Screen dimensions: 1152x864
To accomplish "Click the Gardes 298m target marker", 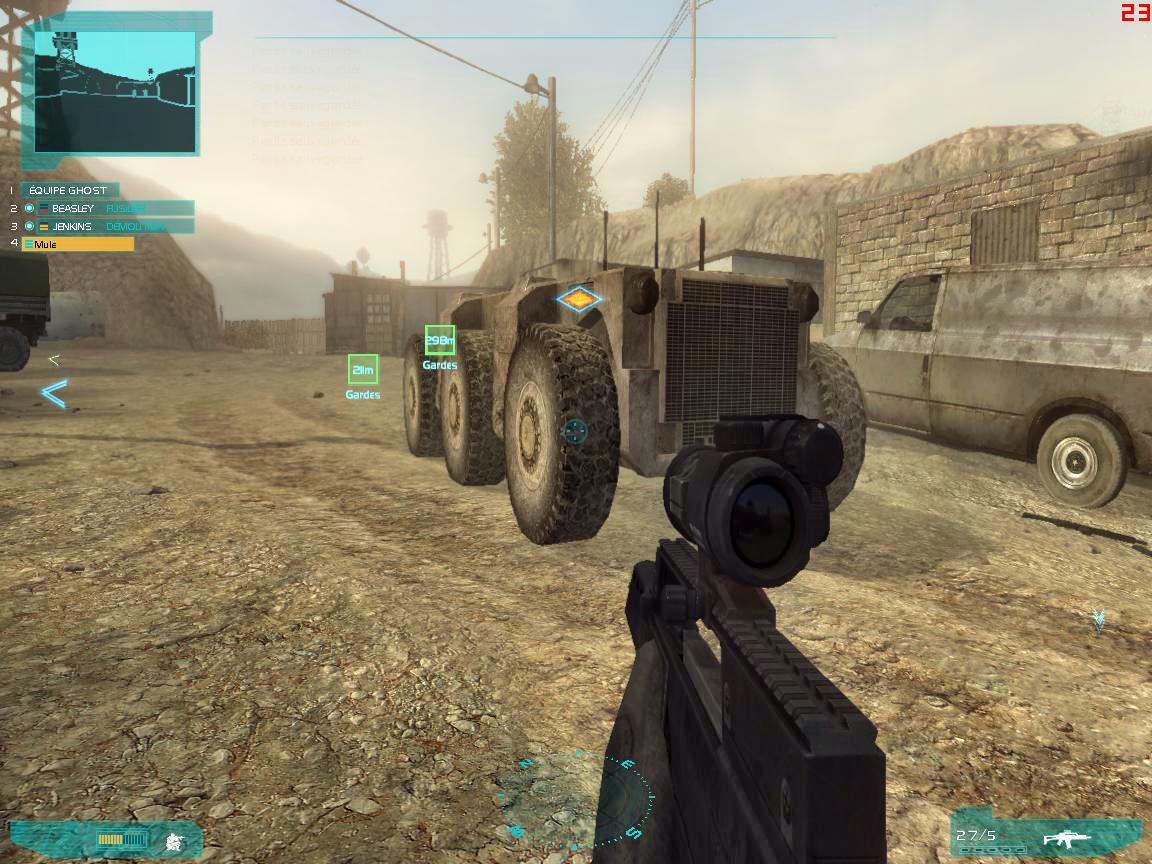I will pyautogui.click(x=440, y=341).
